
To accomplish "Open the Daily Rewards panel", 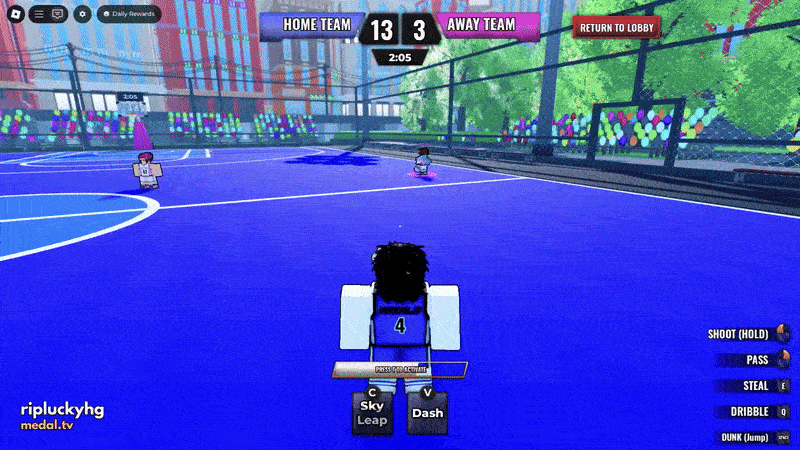I will (126, 14).
